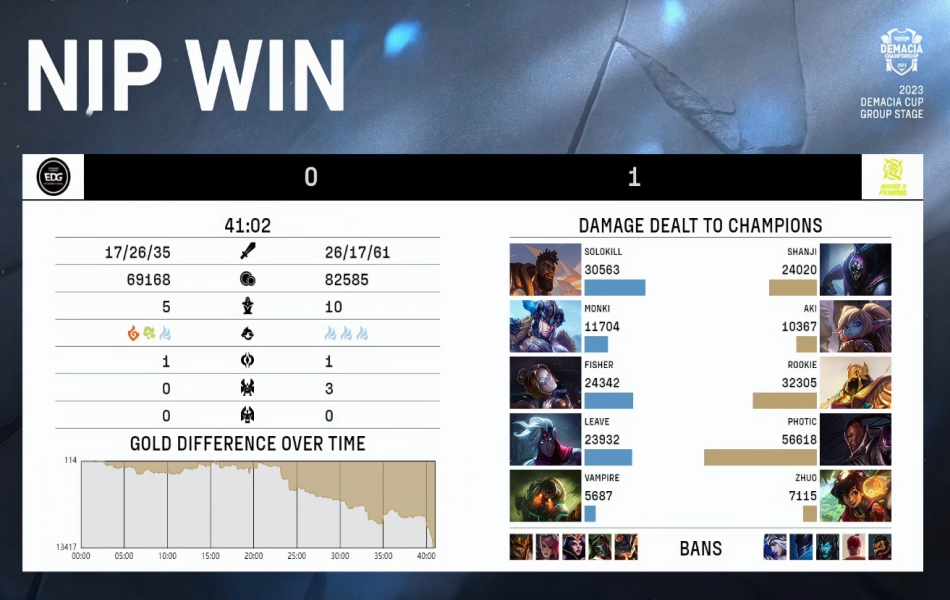Select SHANJI's champion portrait
Image resolution: width=950 pixels, height=600 pixels.
click(855, 270)
